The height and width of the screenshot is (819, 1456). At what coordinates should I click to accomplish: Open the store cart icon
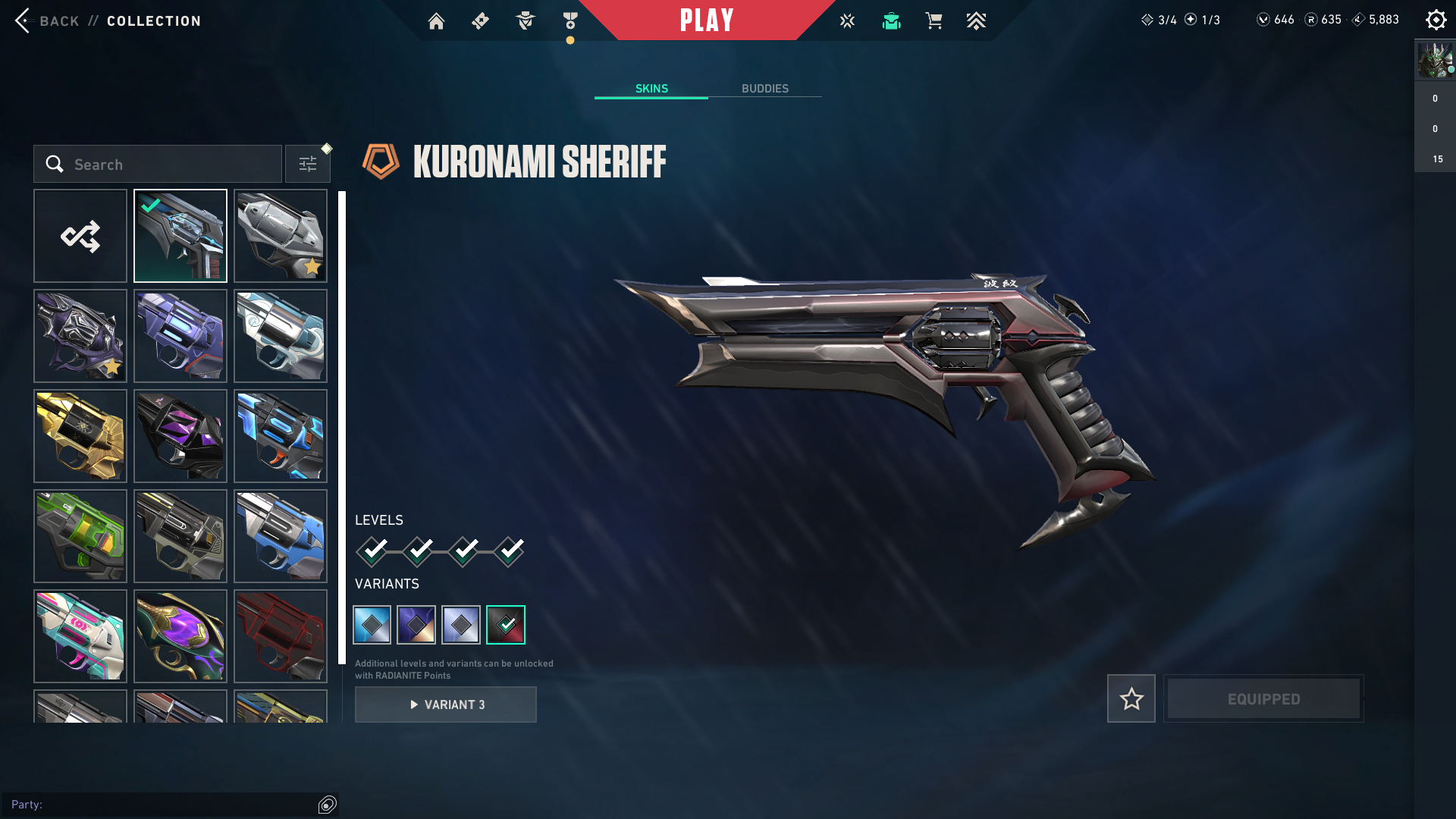click(934, 21)
